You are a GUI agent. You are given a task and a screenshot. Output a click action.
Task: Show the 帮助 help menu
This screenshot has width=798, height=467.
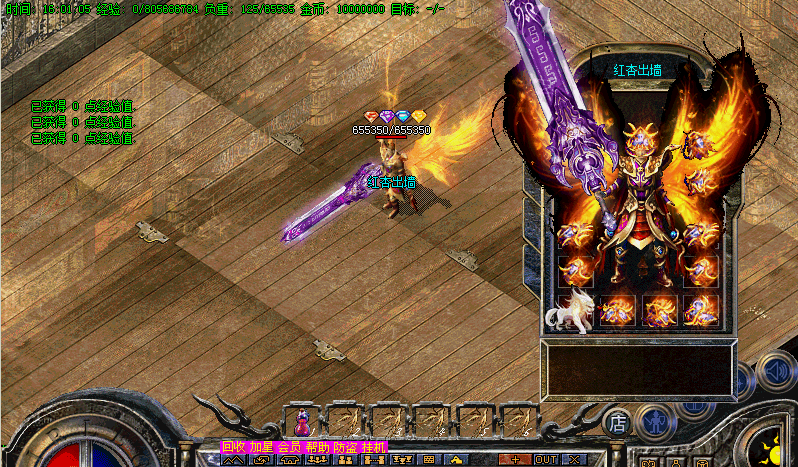click(x=318, y=447)
